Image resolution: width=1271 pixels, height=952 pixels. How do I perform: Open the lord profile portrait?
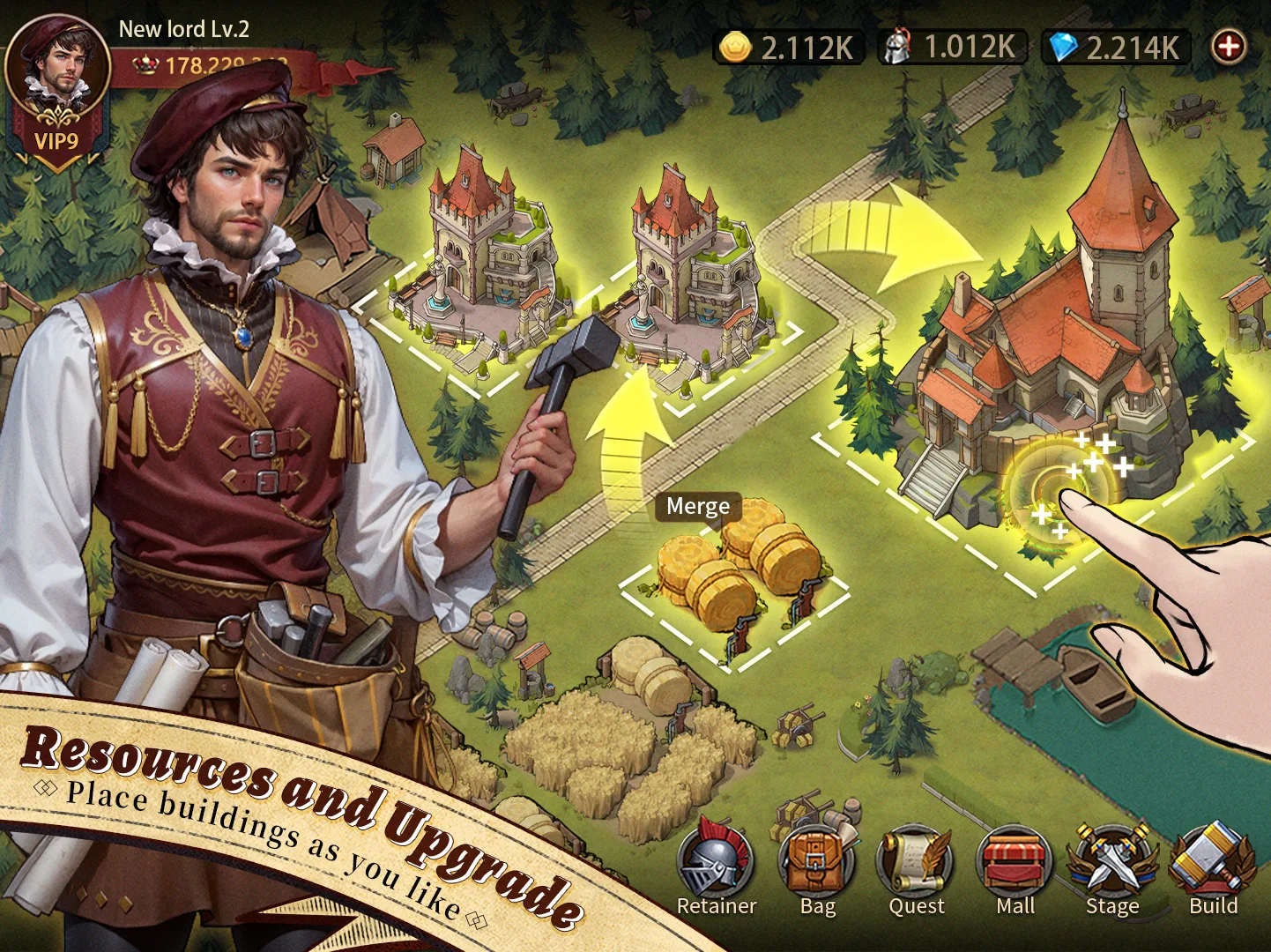[x=58, y=66]
